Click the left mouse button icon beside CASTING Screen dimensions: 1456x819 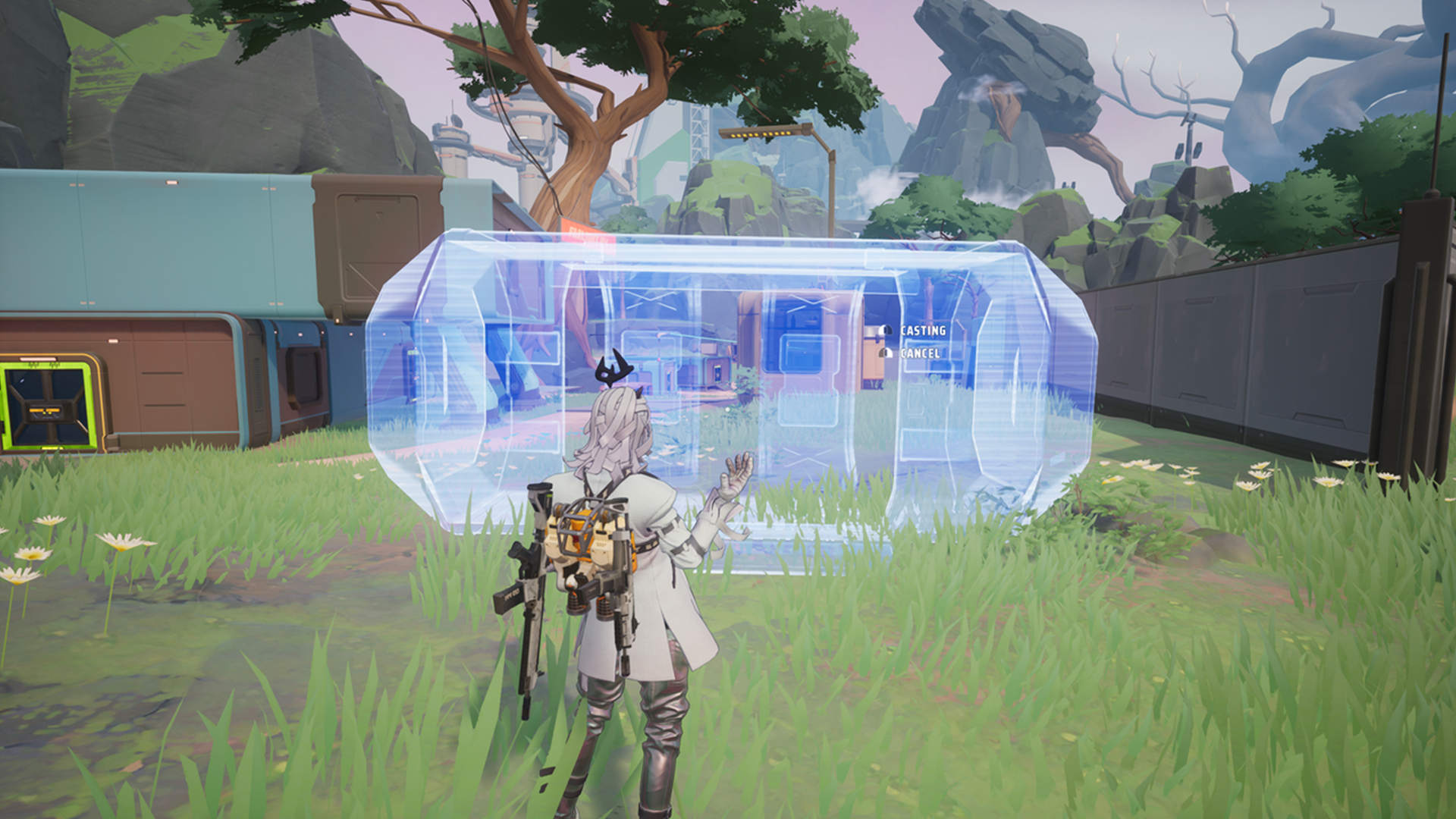[886, 330]
